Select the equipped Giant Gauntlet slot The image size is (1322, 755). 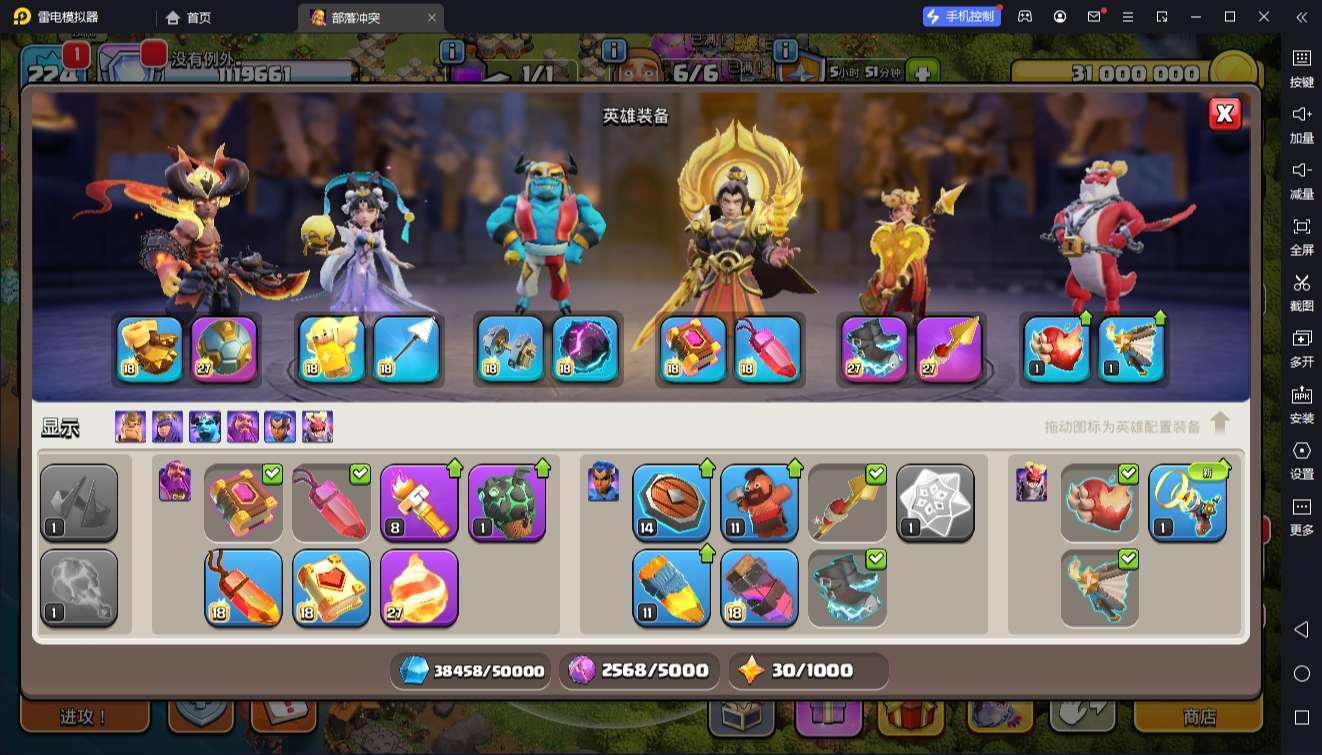click(x=150, y=349)
